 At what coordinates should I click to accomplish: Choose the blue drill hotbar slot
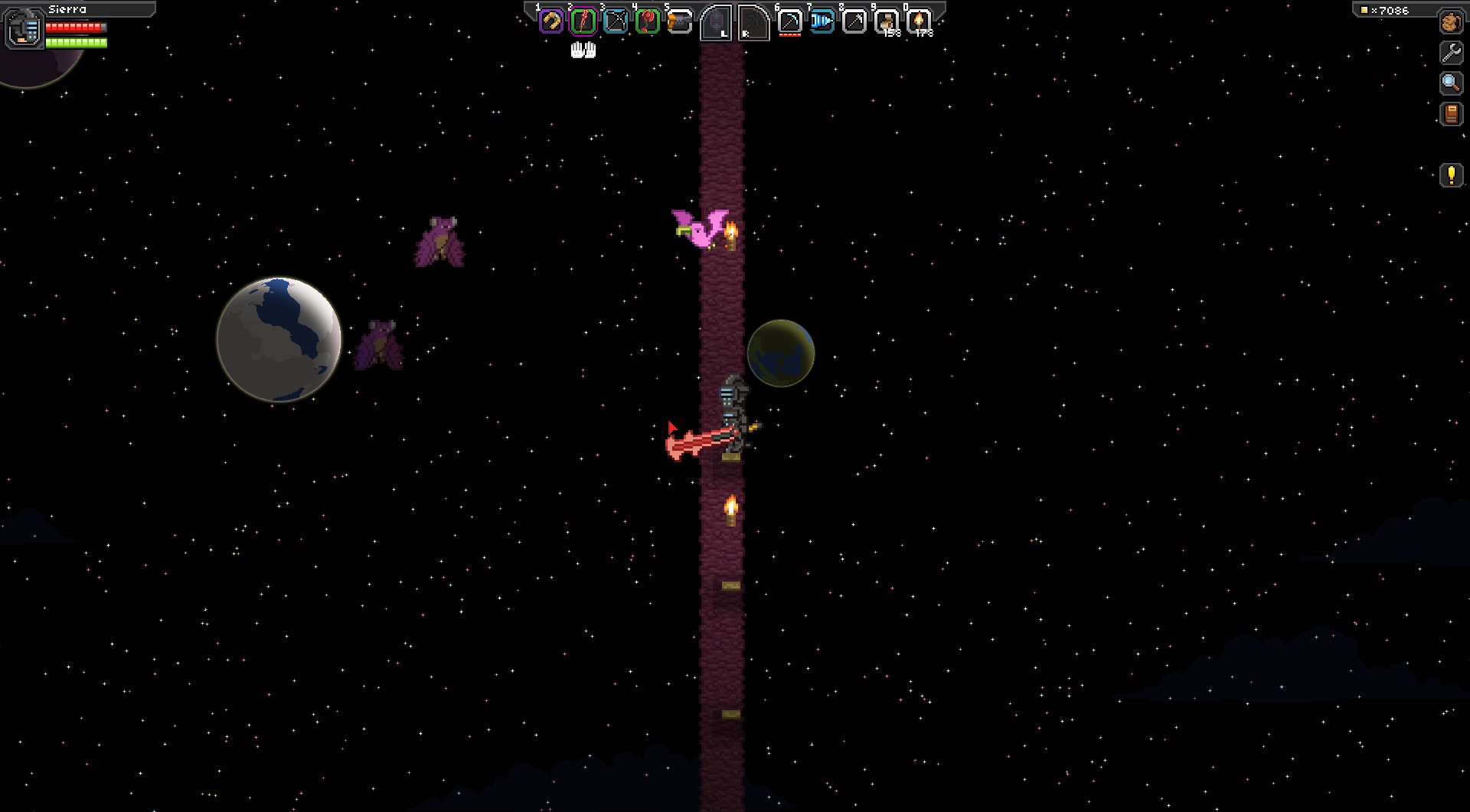point(822,21)
